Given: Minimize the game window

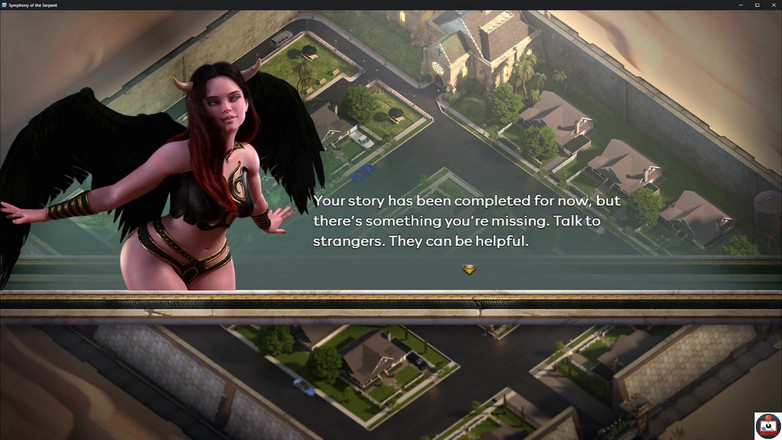Looking at the screenshot, I should [739, 5].
